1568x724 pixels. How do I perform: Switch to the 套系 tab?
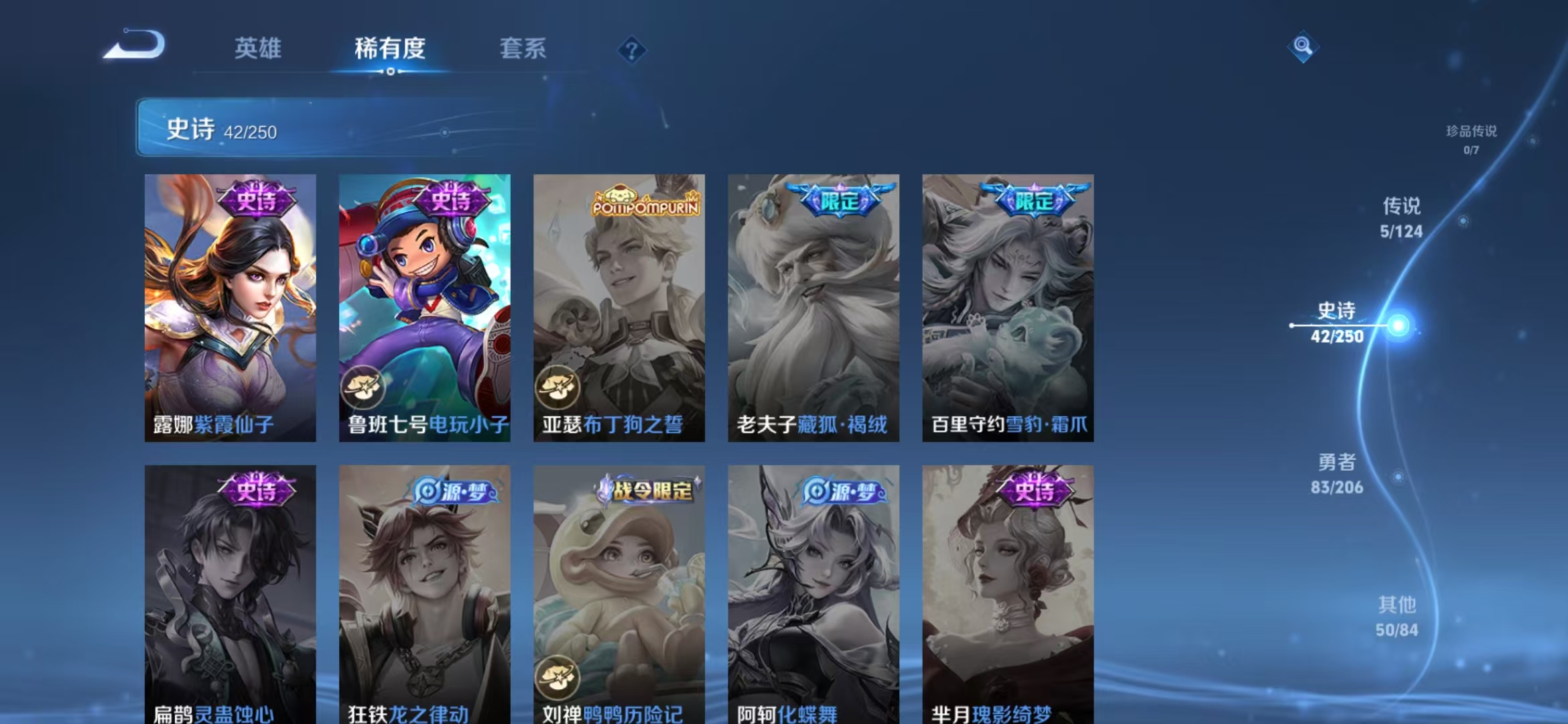tap(523, 48)
